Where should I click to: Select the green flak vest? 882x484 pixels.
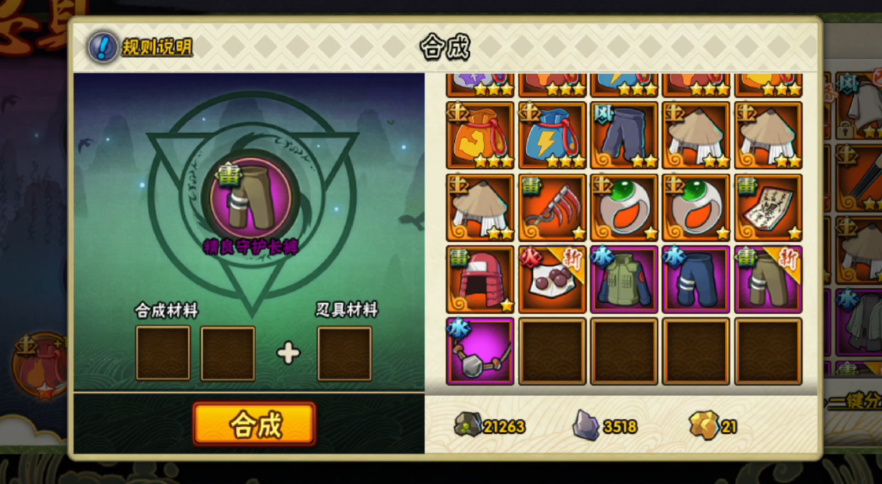pyautogui.click(x=624, y=279)
